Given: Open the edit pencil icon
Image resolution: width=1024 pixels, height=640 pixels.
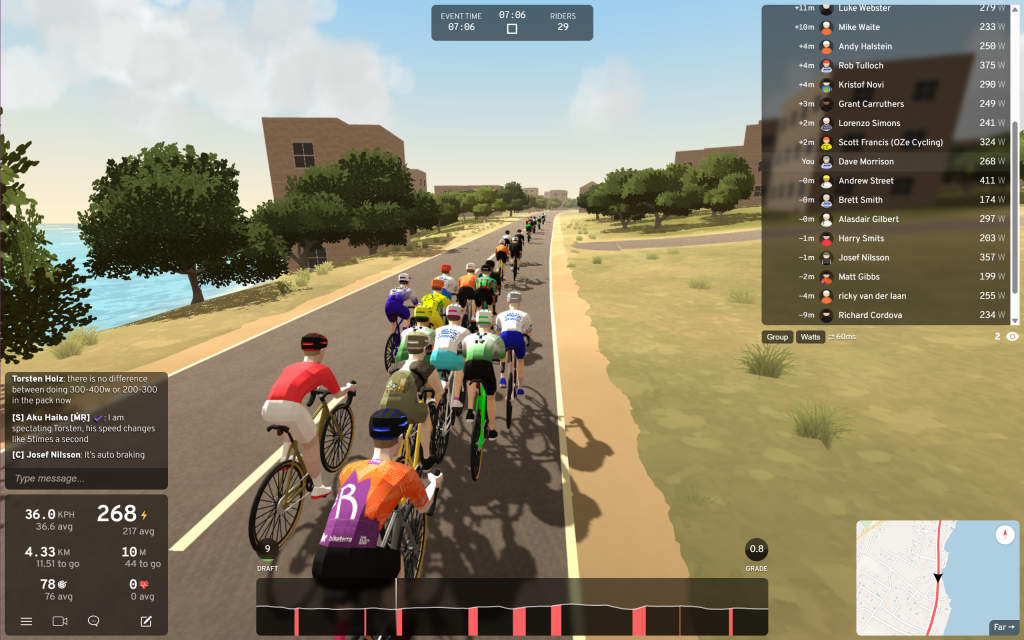Looking at the screenshot, I should click(x=146, y=621).
